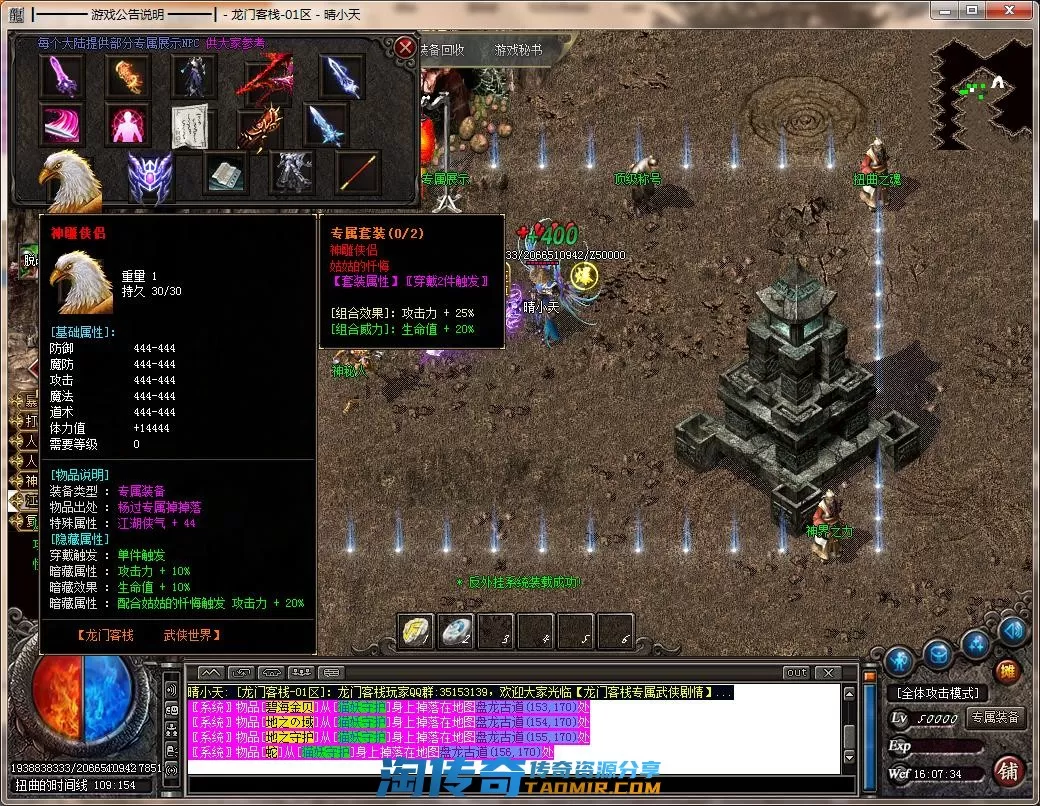Use the yellow item in hotbar slot 1
Image resolution: width=1040 pixels, height=806 pixels.
coord(417,631)
